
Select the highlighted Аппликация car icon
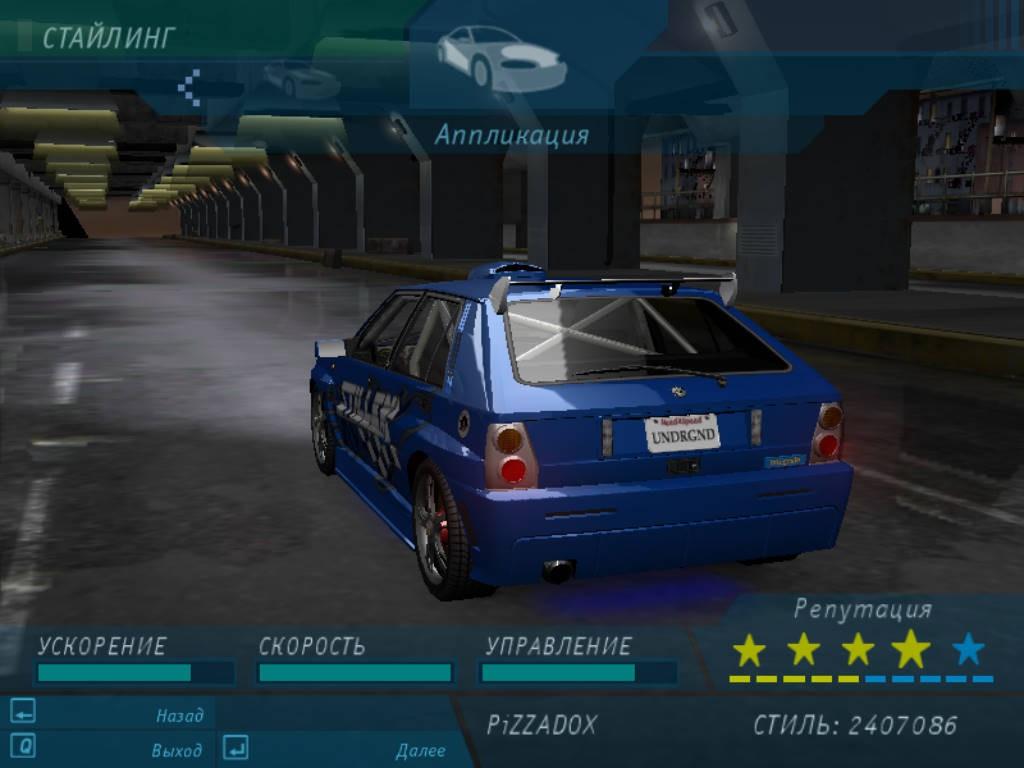[x=501, y=60]
